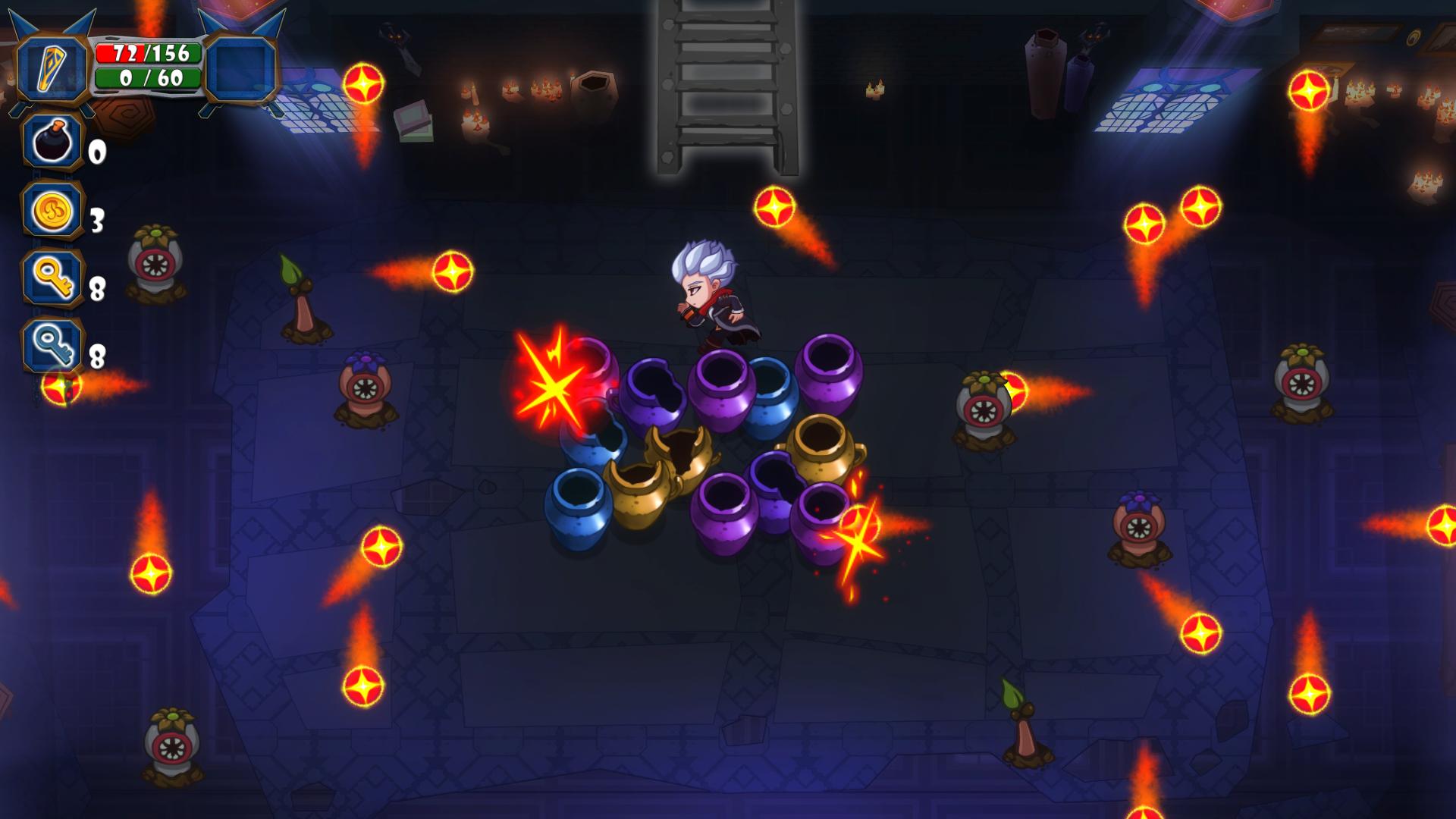Click the spinning fire projectile near the top center

773,206
